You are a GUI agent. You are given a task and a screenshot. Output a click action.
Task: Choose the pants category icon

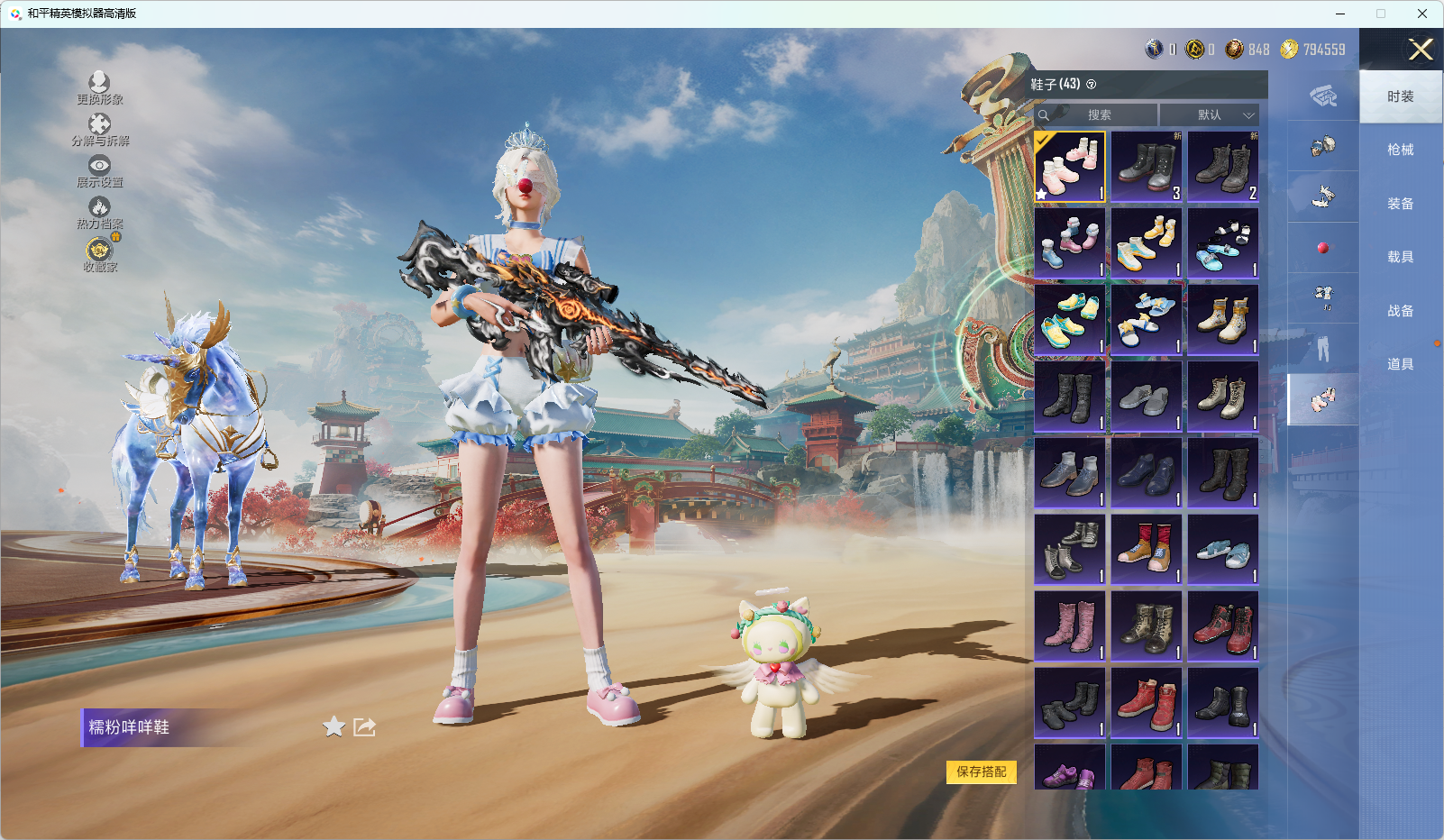point(1322,349)
